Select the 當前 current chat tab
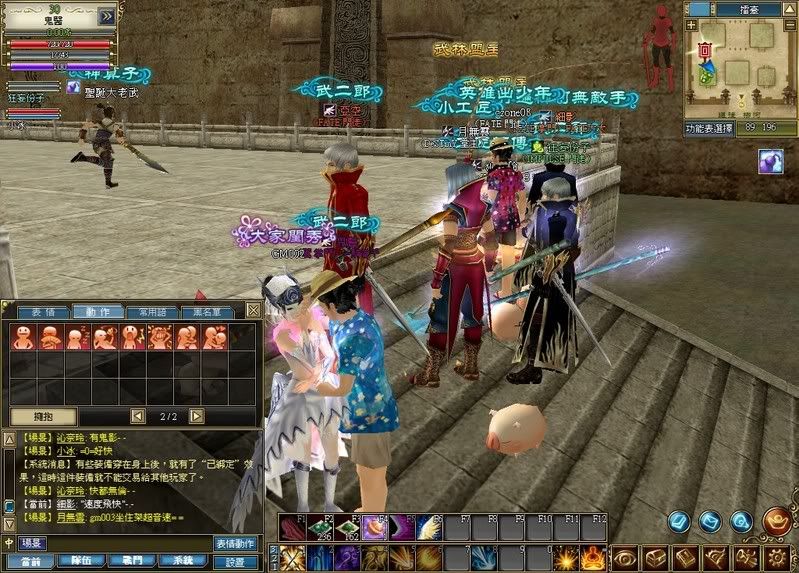 pyautogui.click(x=31, y=561)
